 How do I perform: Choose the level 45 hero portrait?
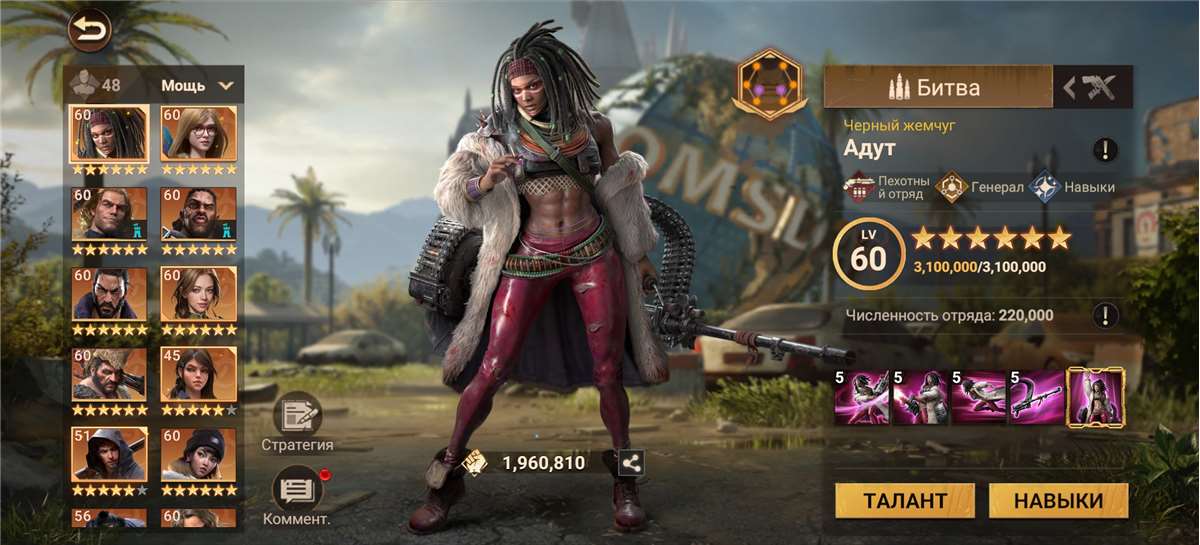199,374
